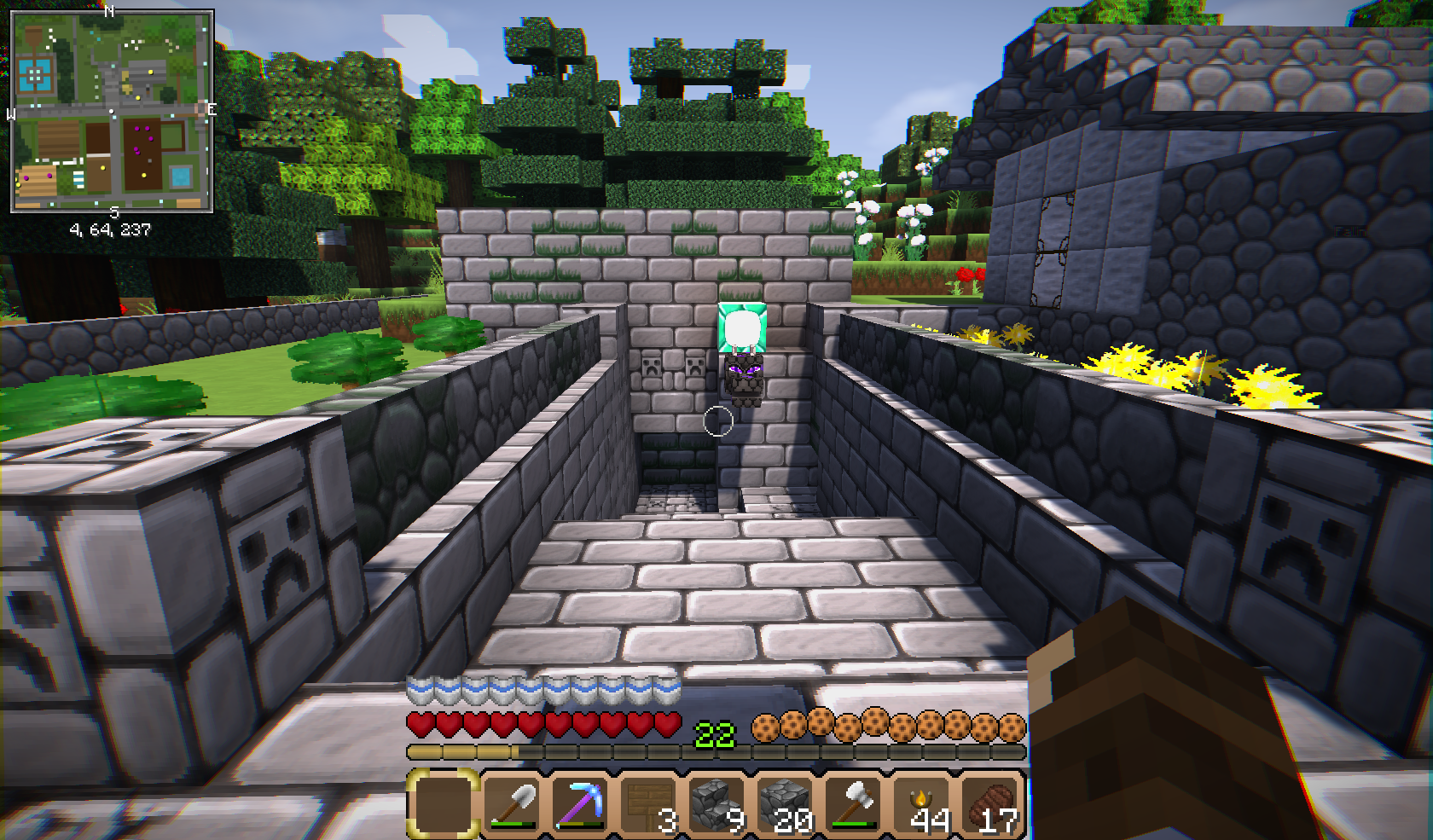Choose the wooden sign stack
Image resolution: width=1433 pixels, height=840 pixels.
(x=649, y=803)
